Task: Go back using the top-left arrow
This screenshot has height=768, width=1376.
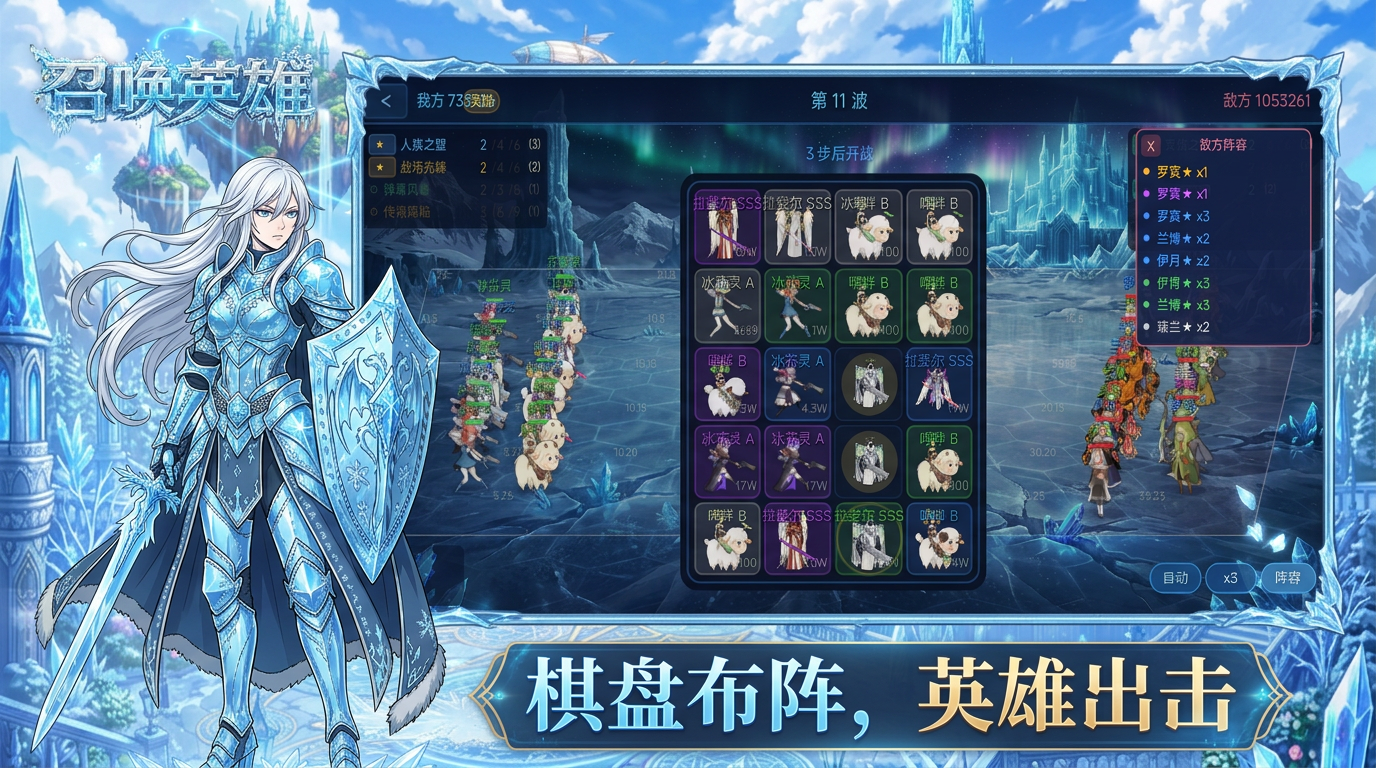Action: coord(387,101)
